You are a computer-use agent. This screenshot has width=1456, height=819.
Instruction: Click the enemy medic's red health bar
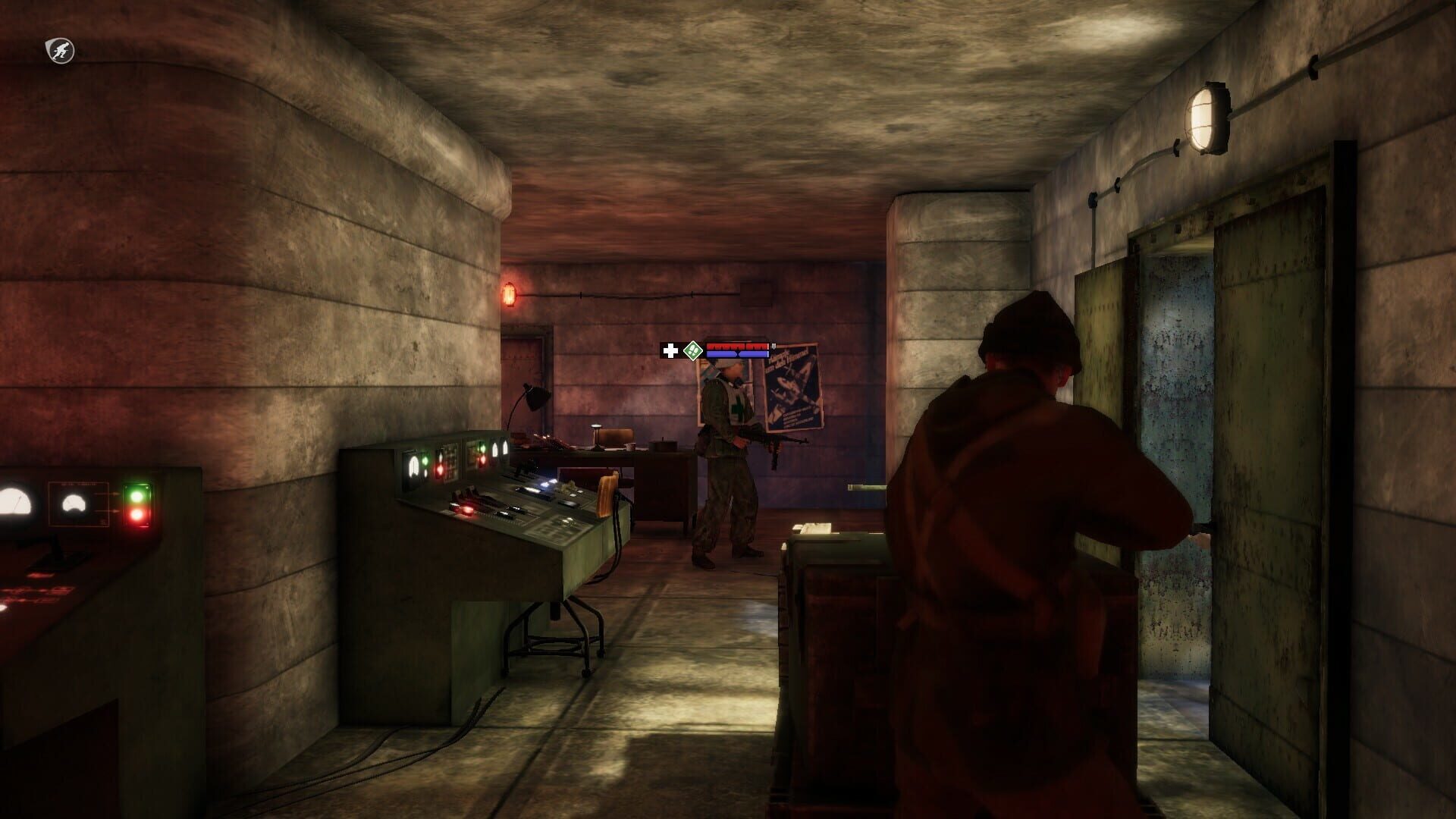coord(736,346)
